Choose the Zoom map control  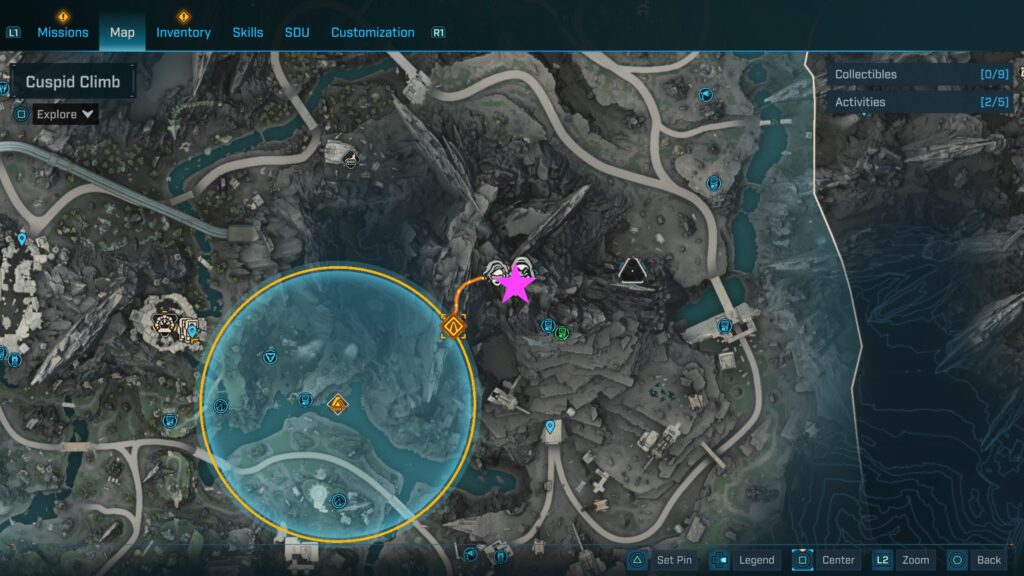point(904,560)
